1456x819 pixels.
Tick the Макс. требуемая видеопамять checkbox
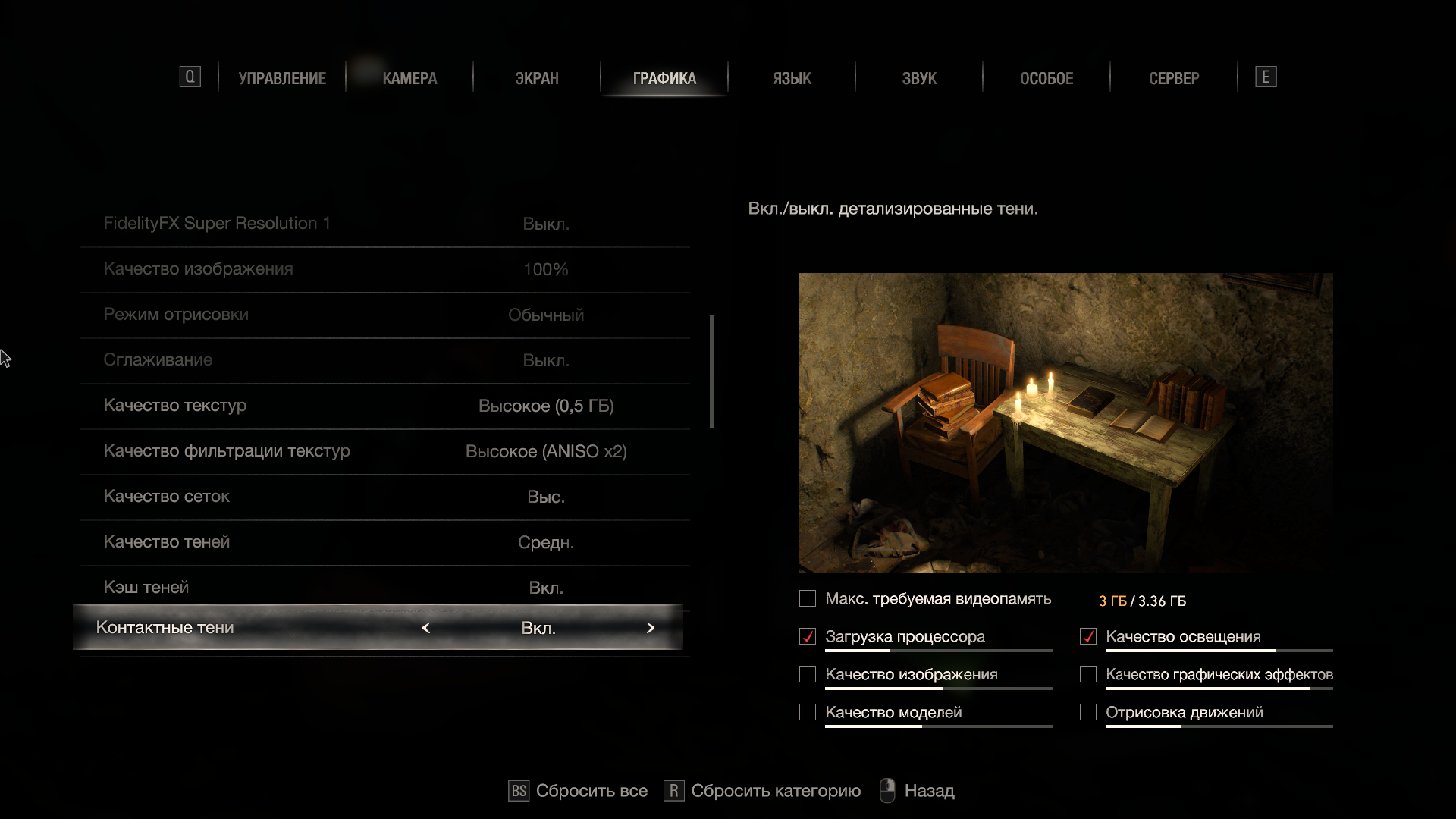[808, 599]
